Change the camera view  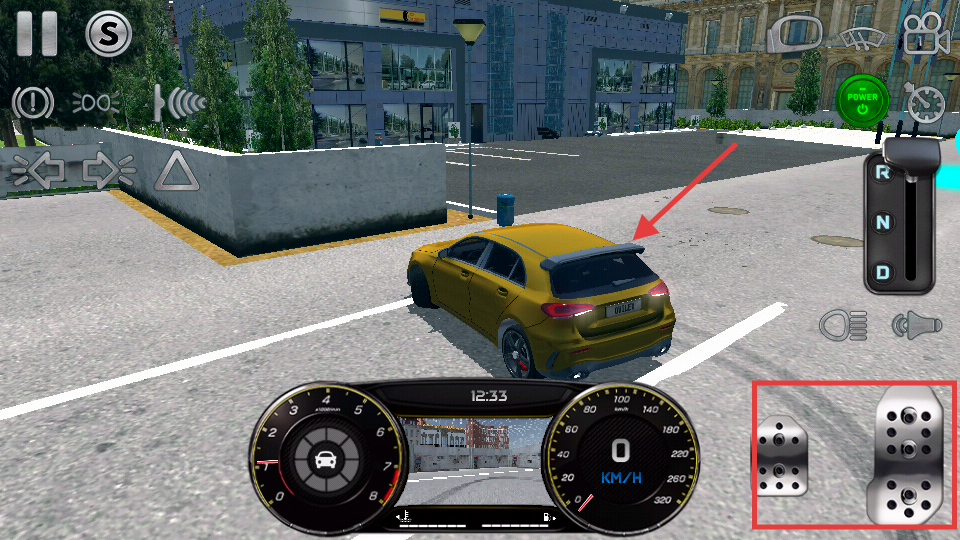[x=927, y=35]
